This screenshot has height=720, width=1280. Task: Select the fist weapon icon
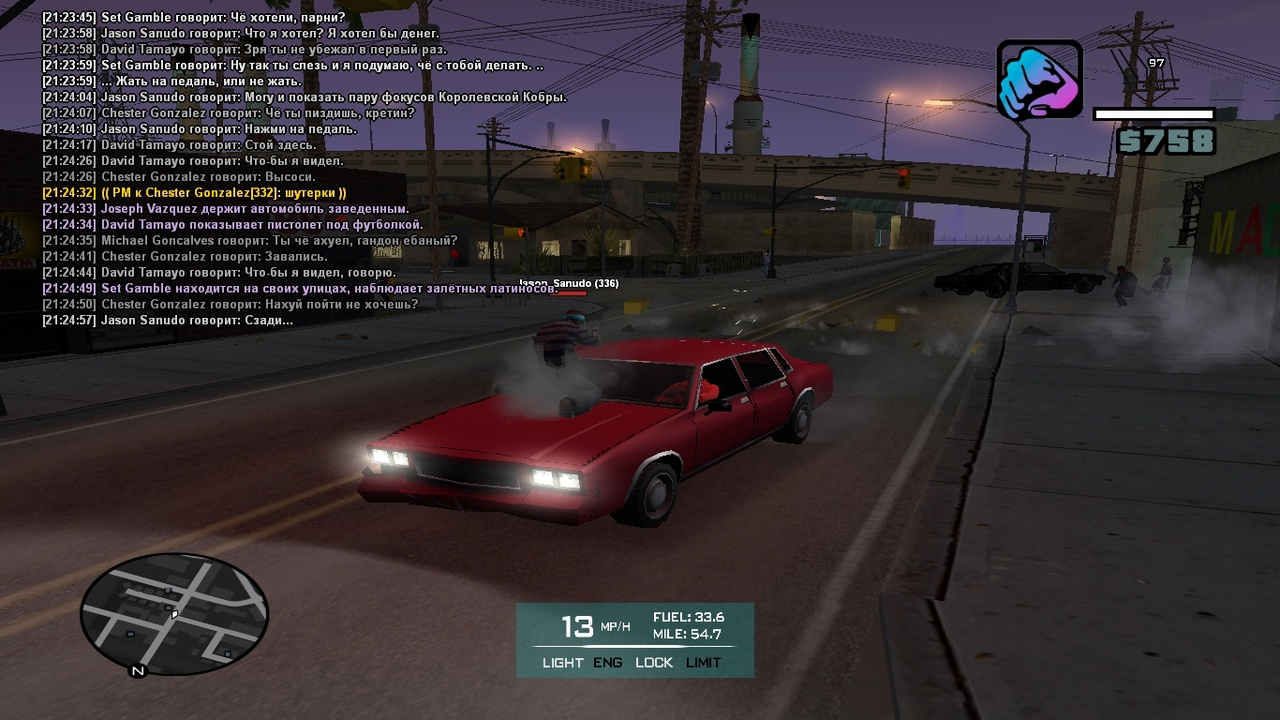pyautogui.click(x=1039, y=81)
